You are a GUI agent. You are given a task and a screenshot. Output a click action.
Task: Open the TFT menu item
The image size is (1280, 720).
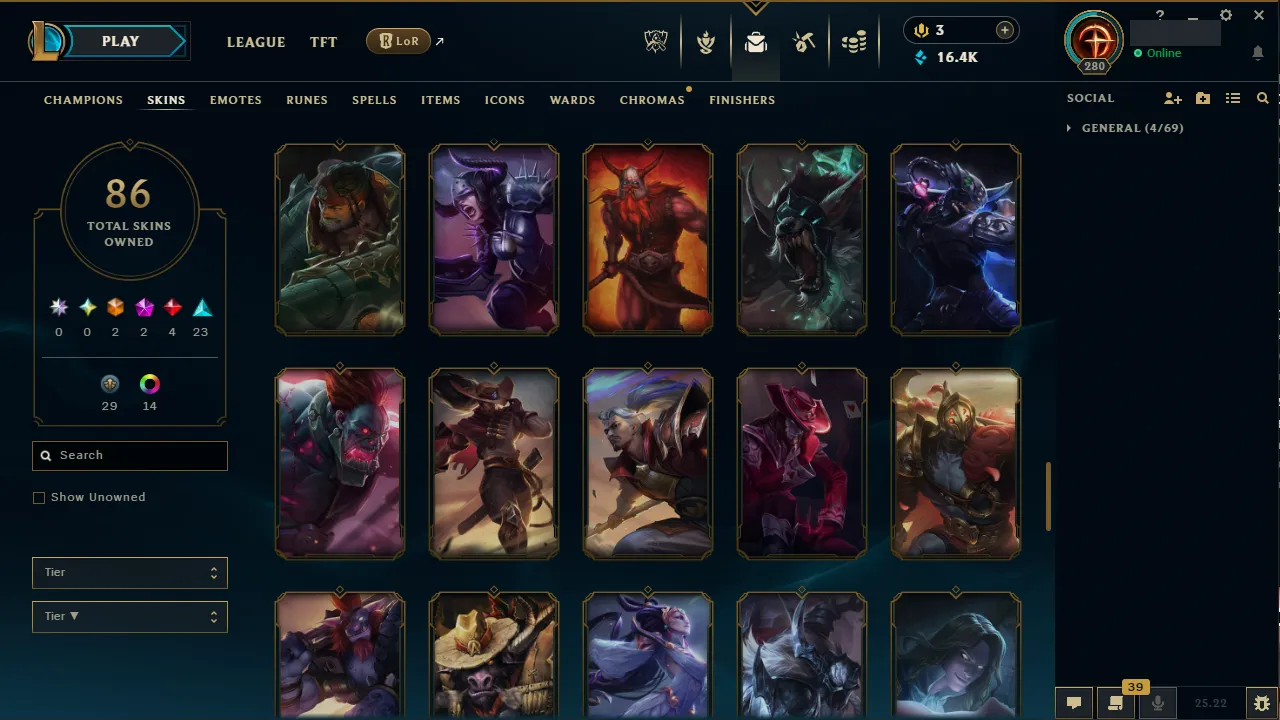pos(323,42)
